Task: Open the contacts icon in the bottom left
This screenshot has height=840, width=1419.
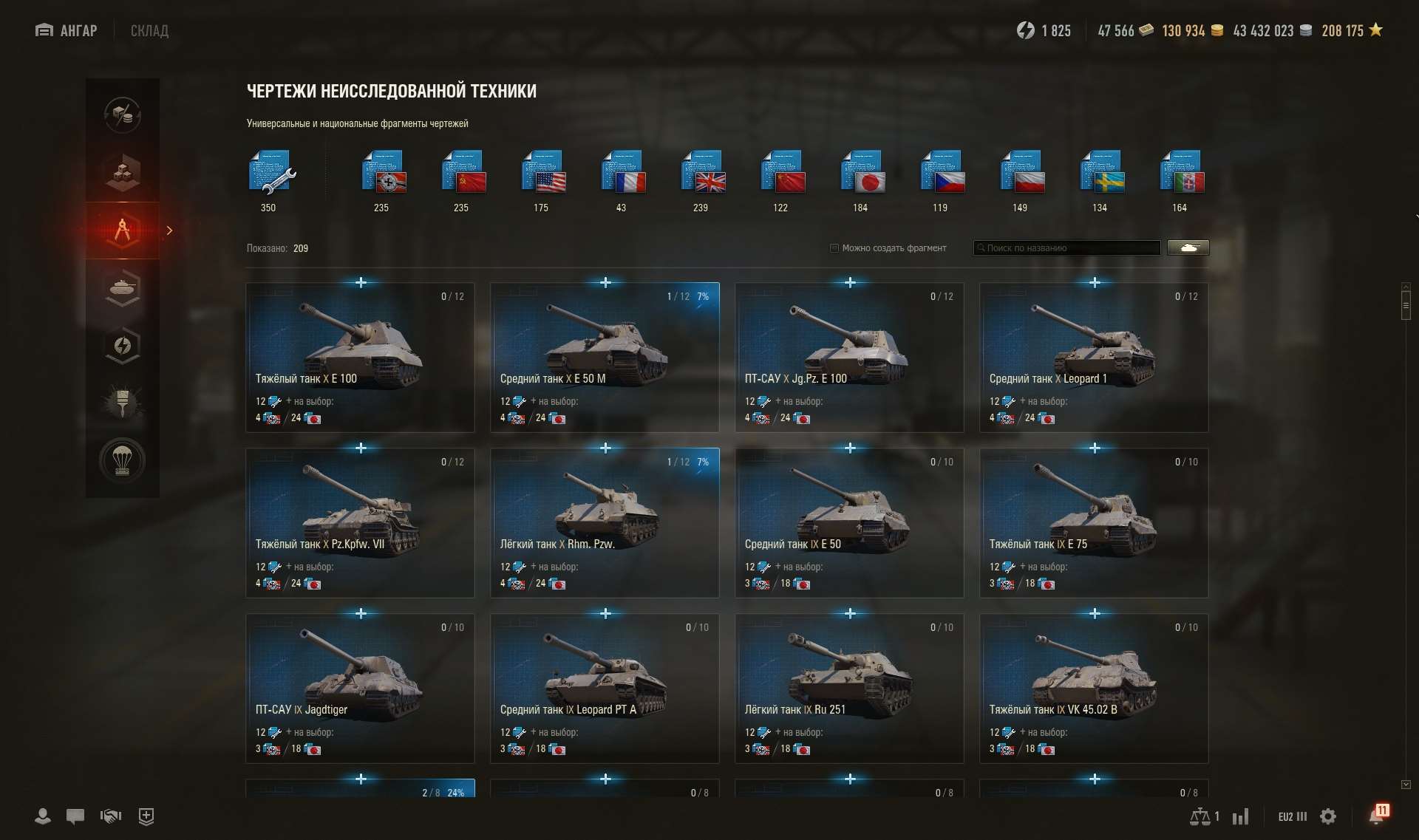Action: (42, 816)
